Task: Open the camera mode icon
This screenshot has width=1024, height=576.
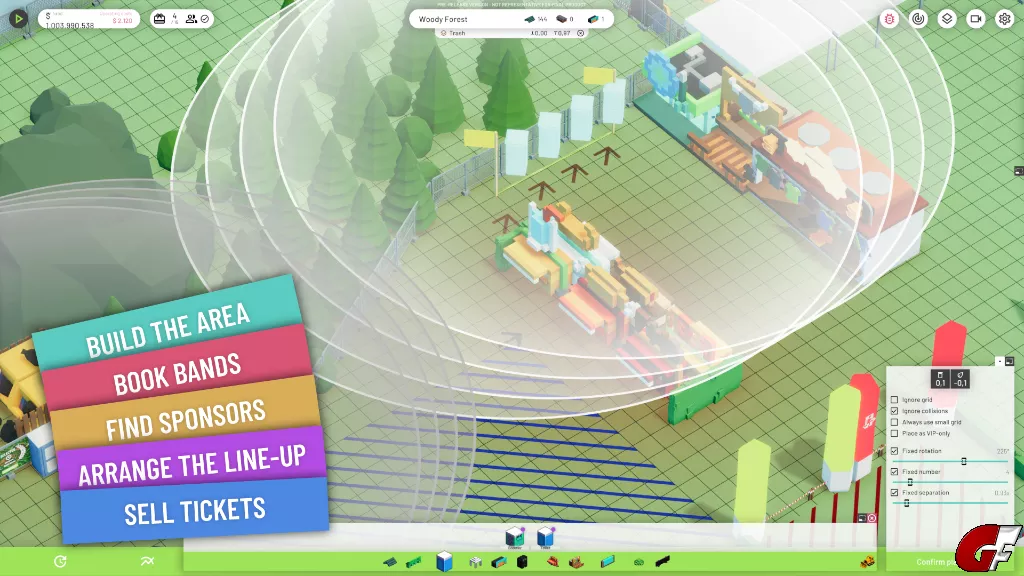Action: pos(975,19)
